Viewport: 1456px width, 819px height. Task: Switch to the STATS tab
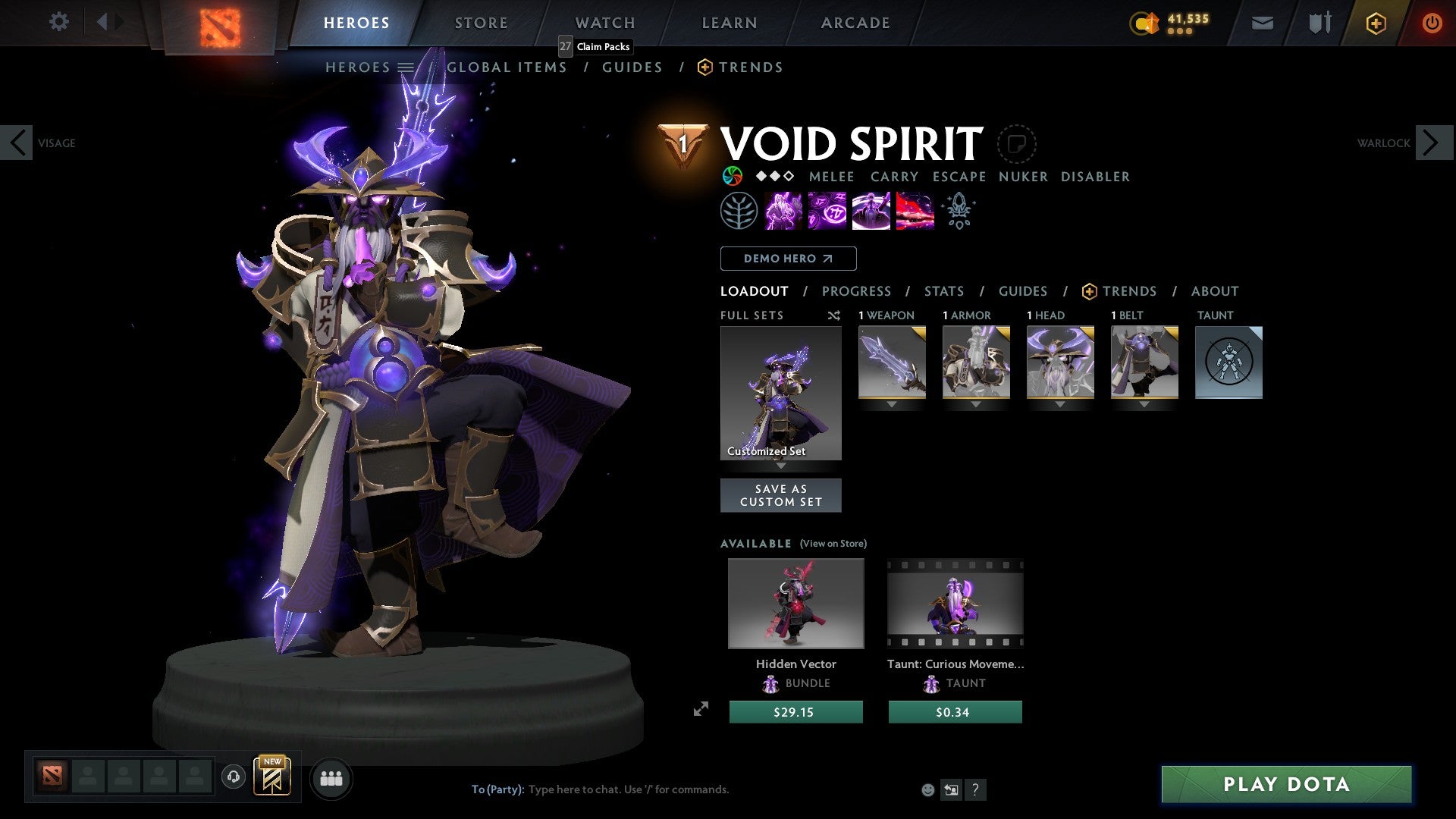[x=943, y=290]
